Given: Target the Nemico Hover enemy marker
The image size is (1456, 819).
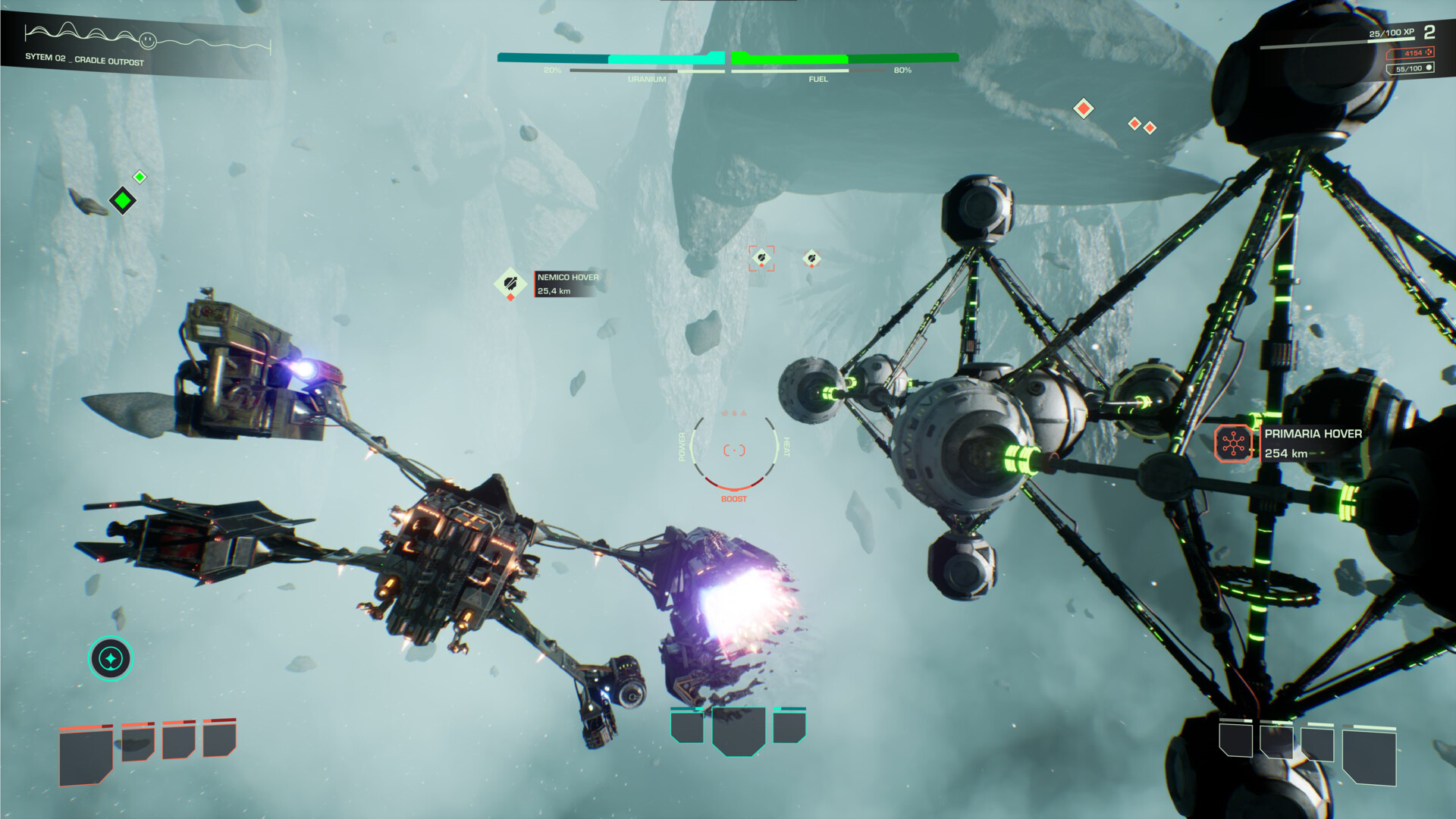Looking at the screenshot, I should 510,284.
